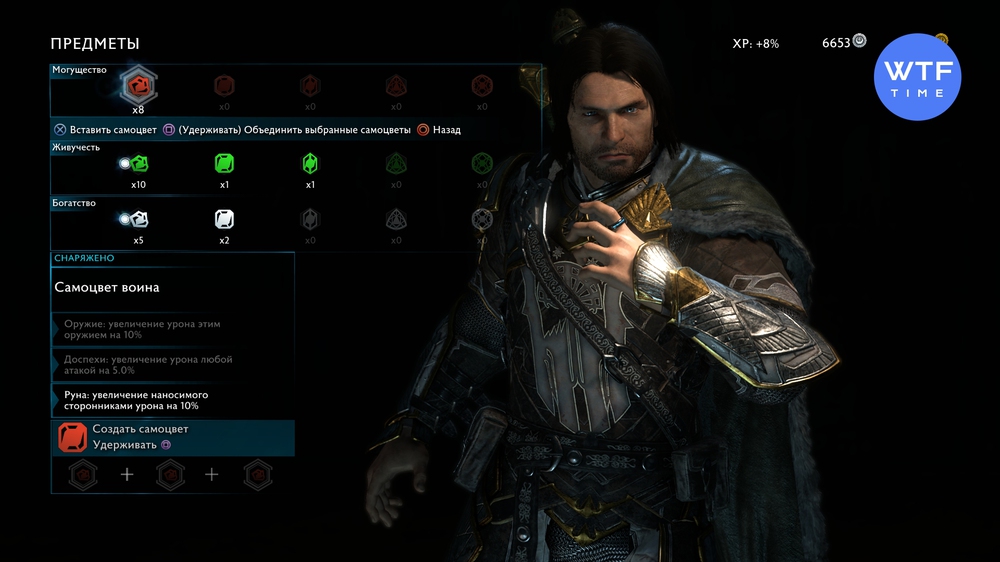
Task: Select the white Wealth gem with x5
Action: pos(139,219)
